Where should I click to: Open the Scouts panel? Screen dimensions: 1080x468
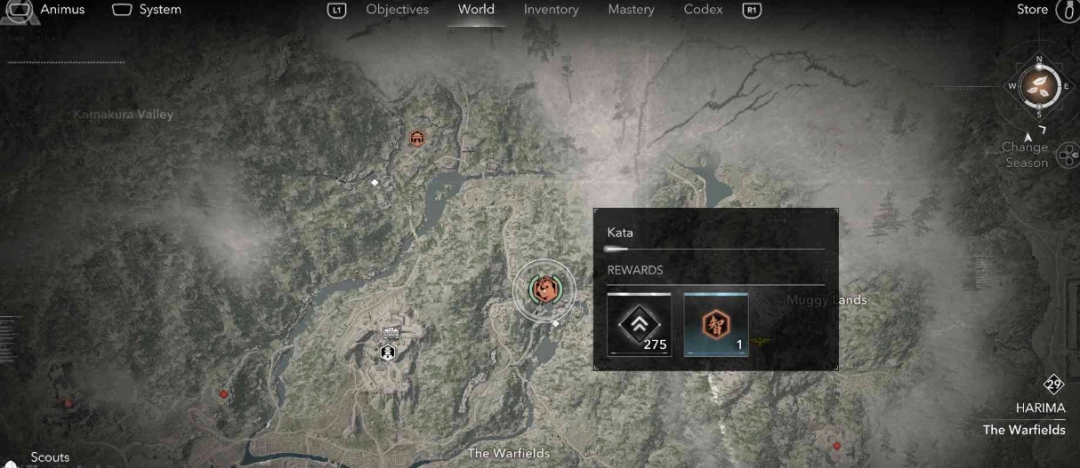(50, 457)
